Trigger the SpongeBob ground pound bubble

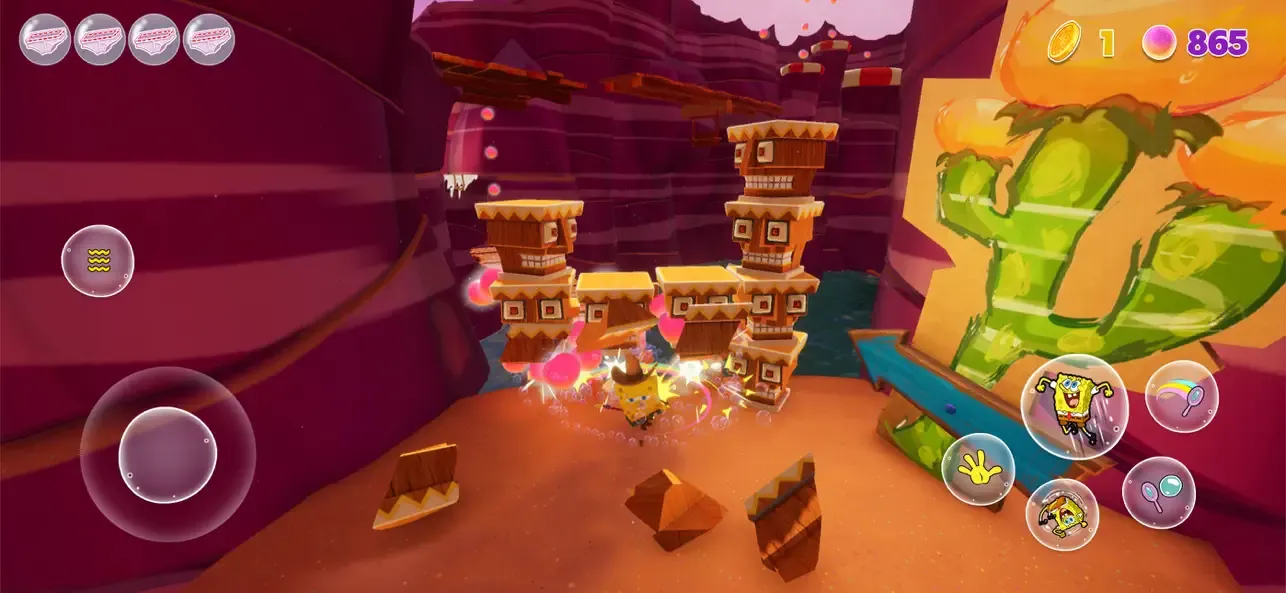click(1061, 514)
